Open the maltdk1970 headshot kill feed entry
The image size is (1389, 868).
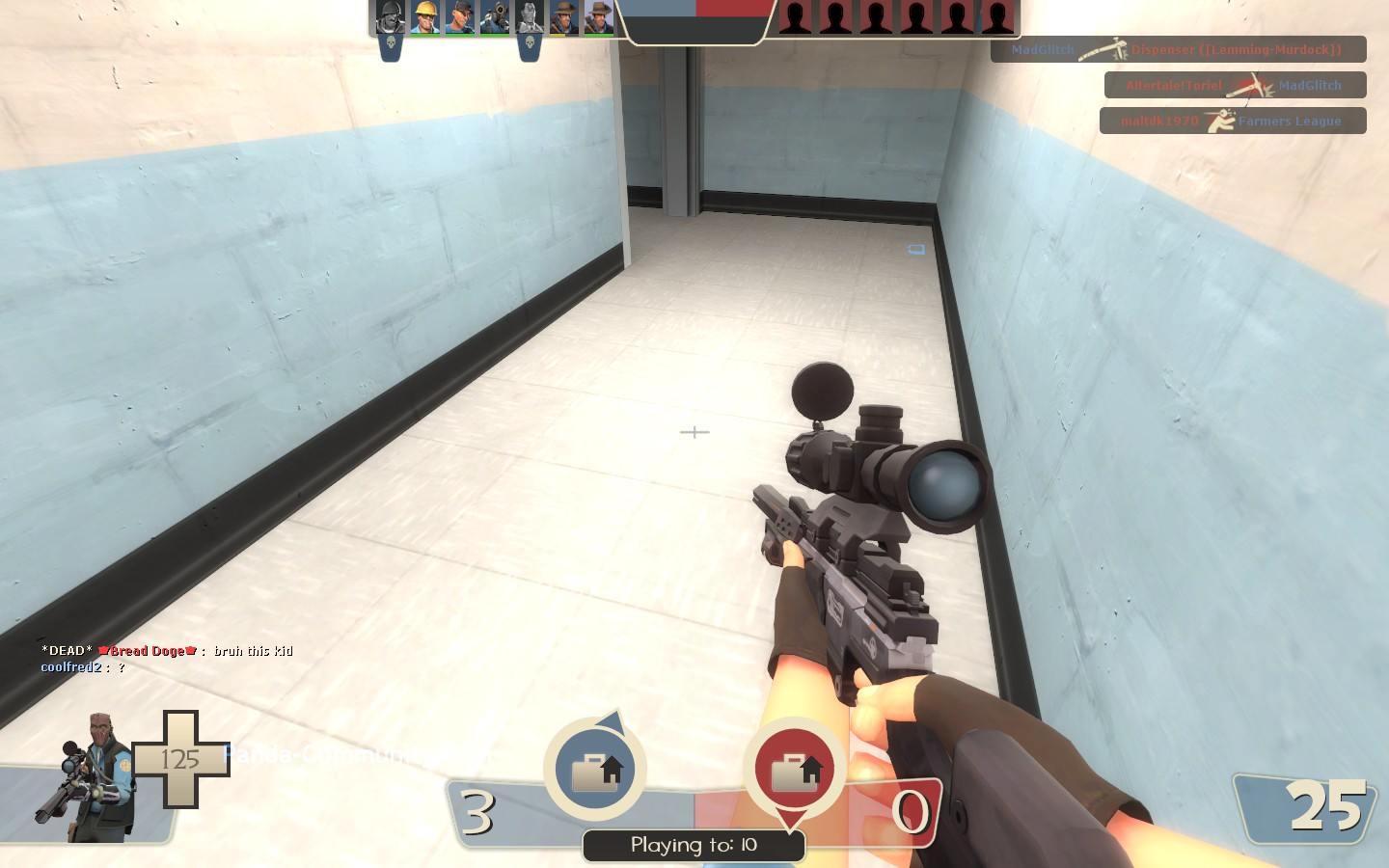coord(1232,121)
